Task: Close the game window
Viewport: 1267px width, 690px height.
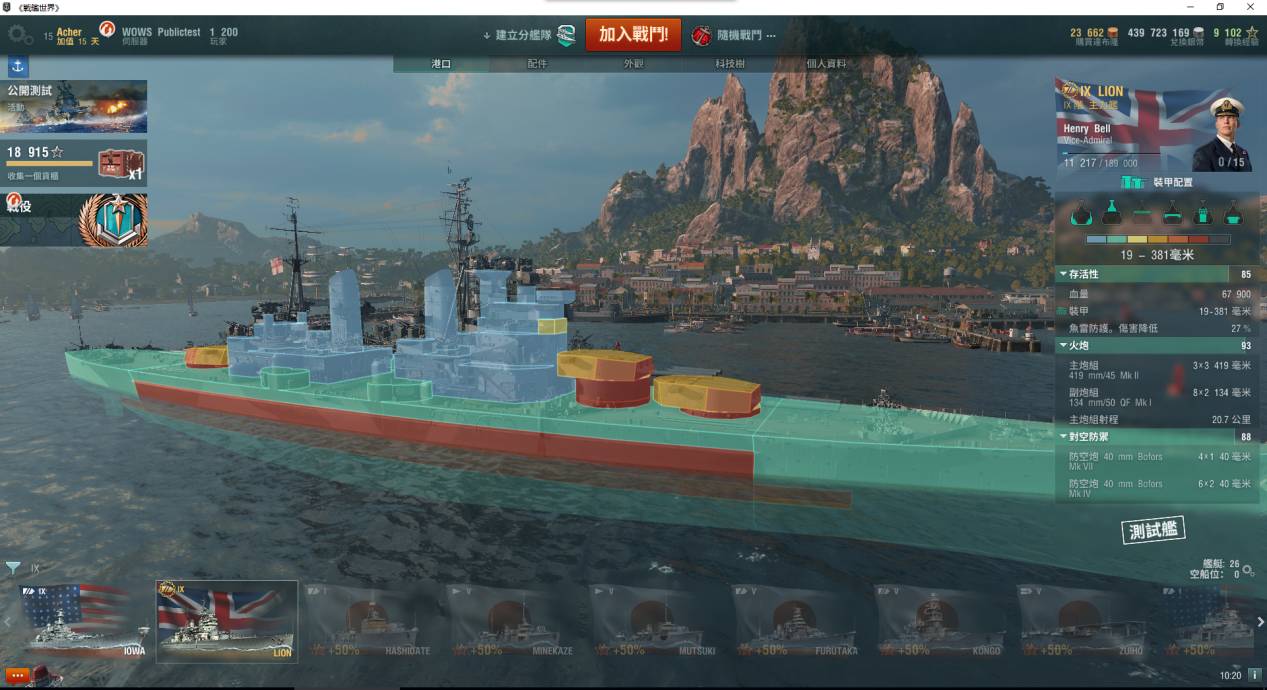Action: pos(1248,7)
